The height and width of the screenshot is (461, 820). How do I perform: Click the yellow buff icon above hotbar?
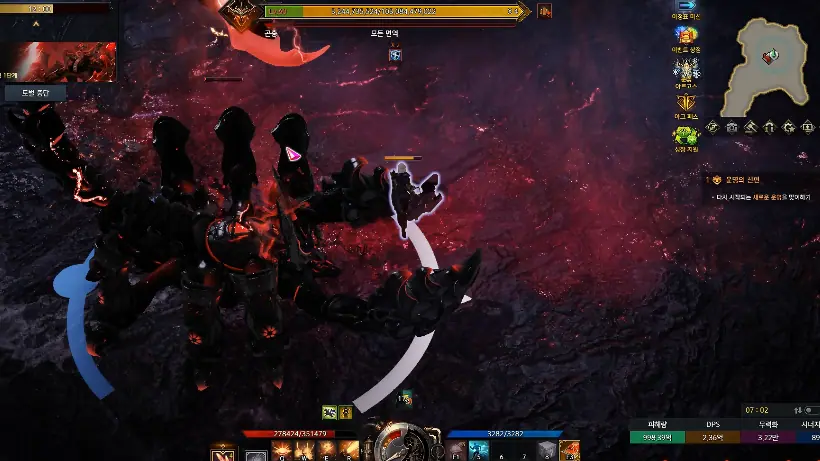tap(345, 411)
